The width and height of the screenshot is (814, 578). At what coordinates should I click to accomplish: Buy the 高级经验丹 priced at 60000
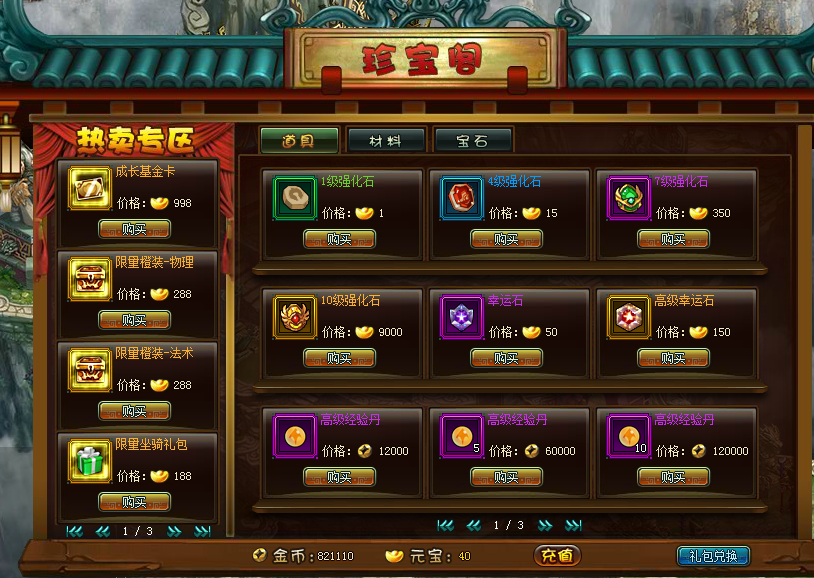tap(506, 477)
